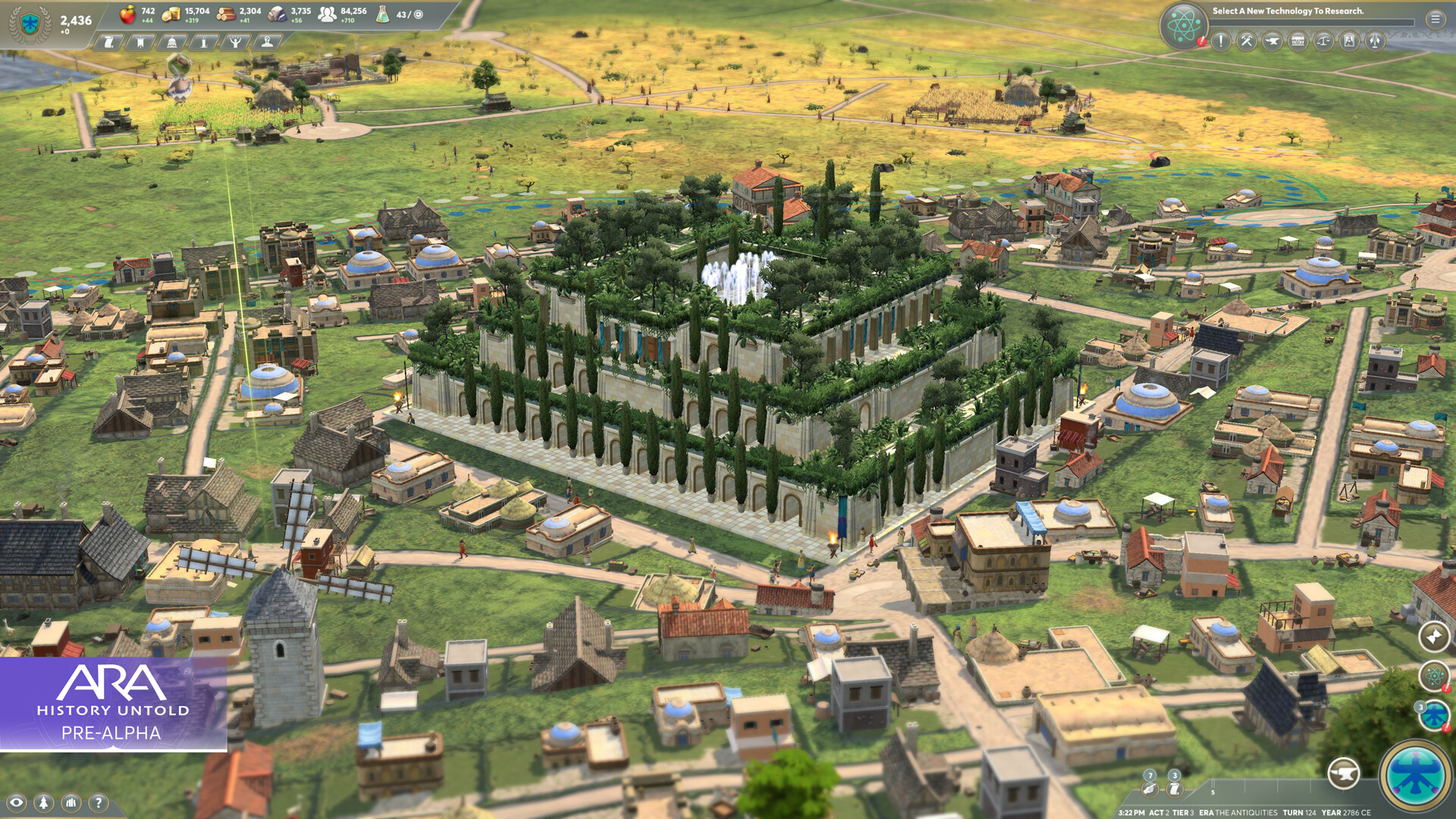
Task: Click the alerts exclamation icon
Action: click(1221, 41)
